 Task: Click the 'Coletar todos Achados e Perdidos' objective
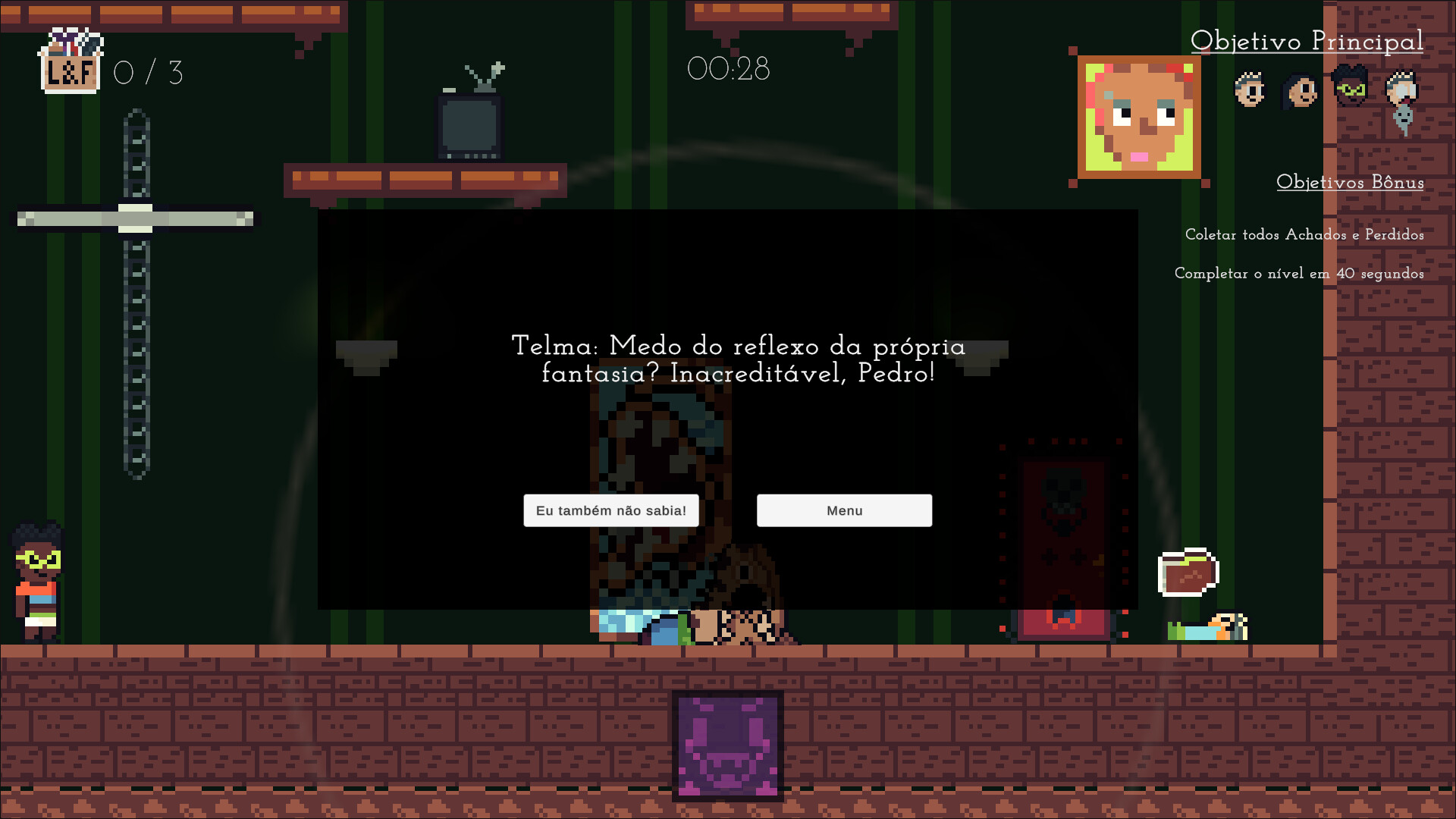coord(1304,235)
